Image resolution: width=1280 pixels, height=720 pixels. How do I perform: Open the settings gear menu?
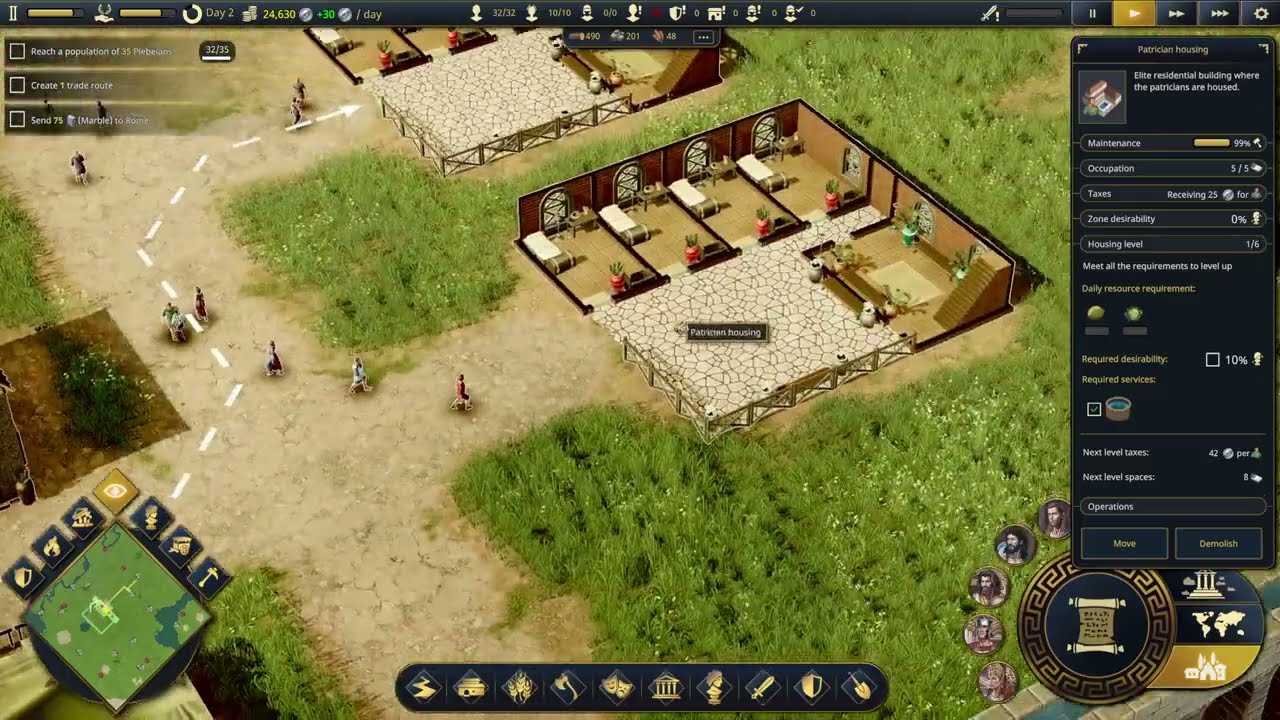coord(1260,14)
